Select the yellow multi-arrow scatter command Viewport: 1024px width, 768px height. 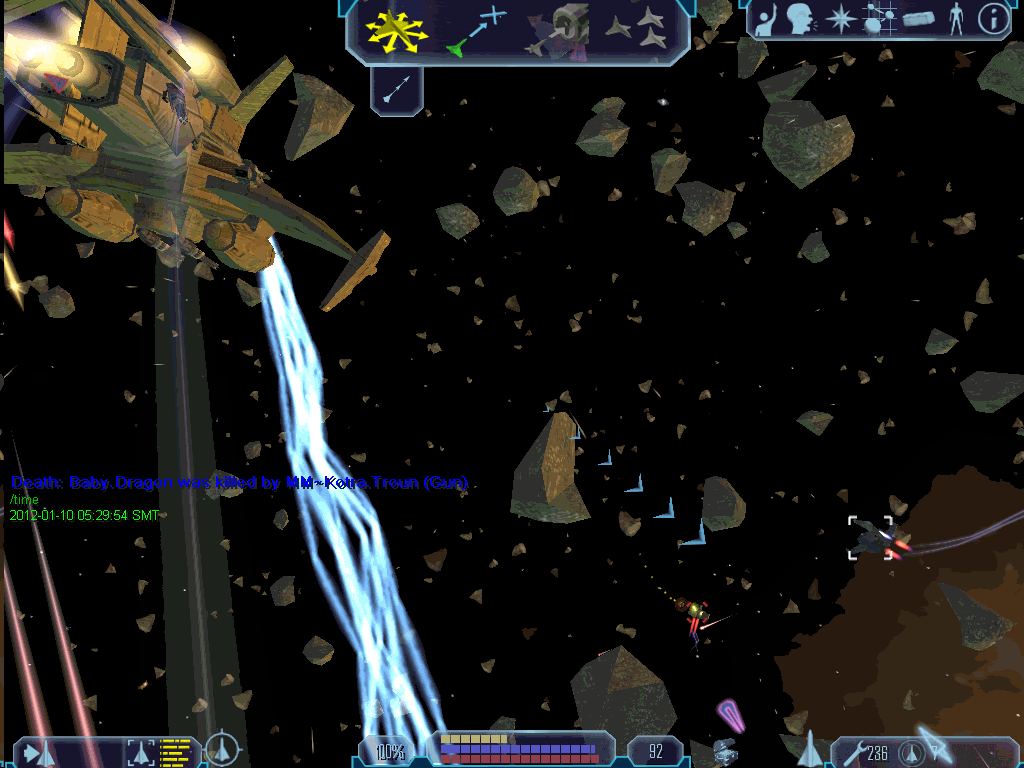(x=396, y=30)
